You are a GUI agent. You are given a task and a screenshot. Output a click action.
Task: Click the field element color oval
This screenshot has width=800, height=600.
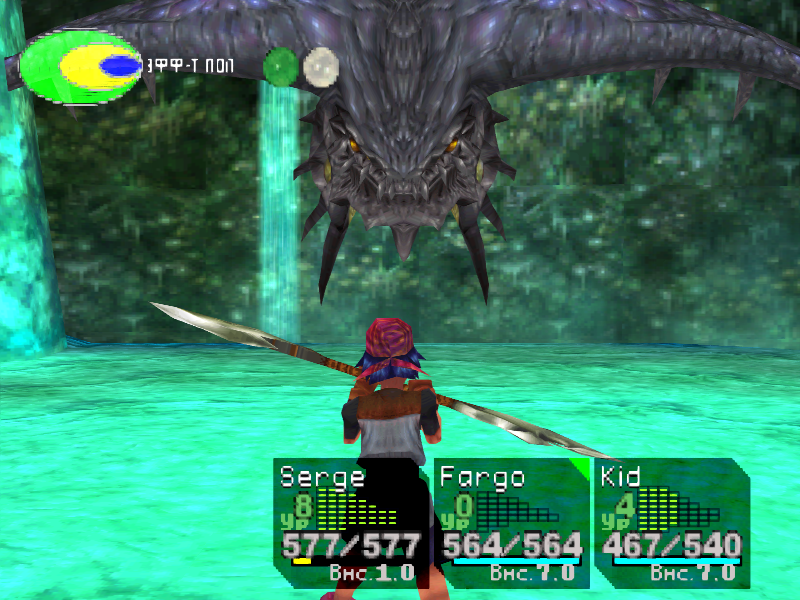coord(82,66)
